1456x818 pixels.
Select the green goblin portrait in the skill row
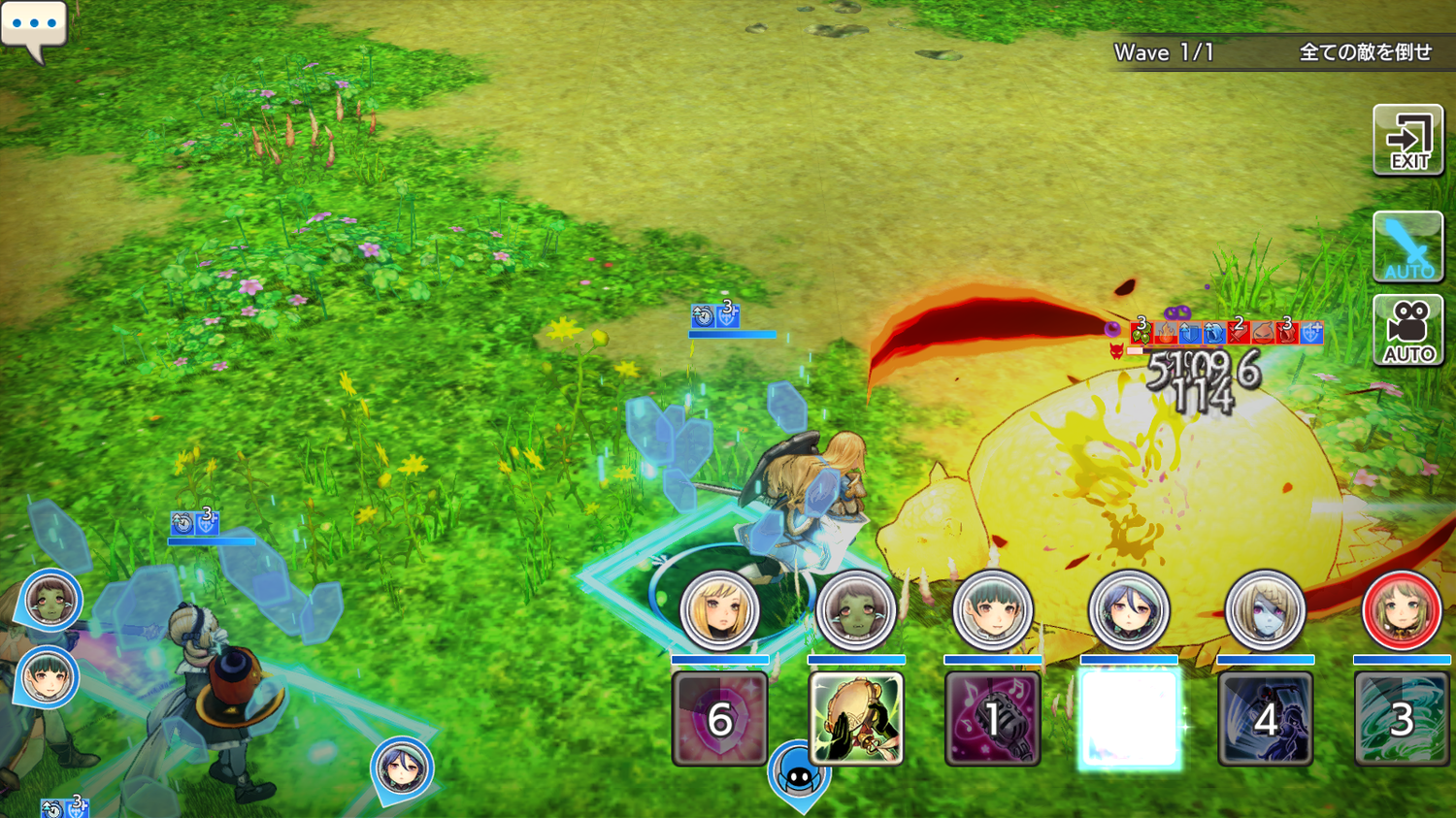[855, 610]
